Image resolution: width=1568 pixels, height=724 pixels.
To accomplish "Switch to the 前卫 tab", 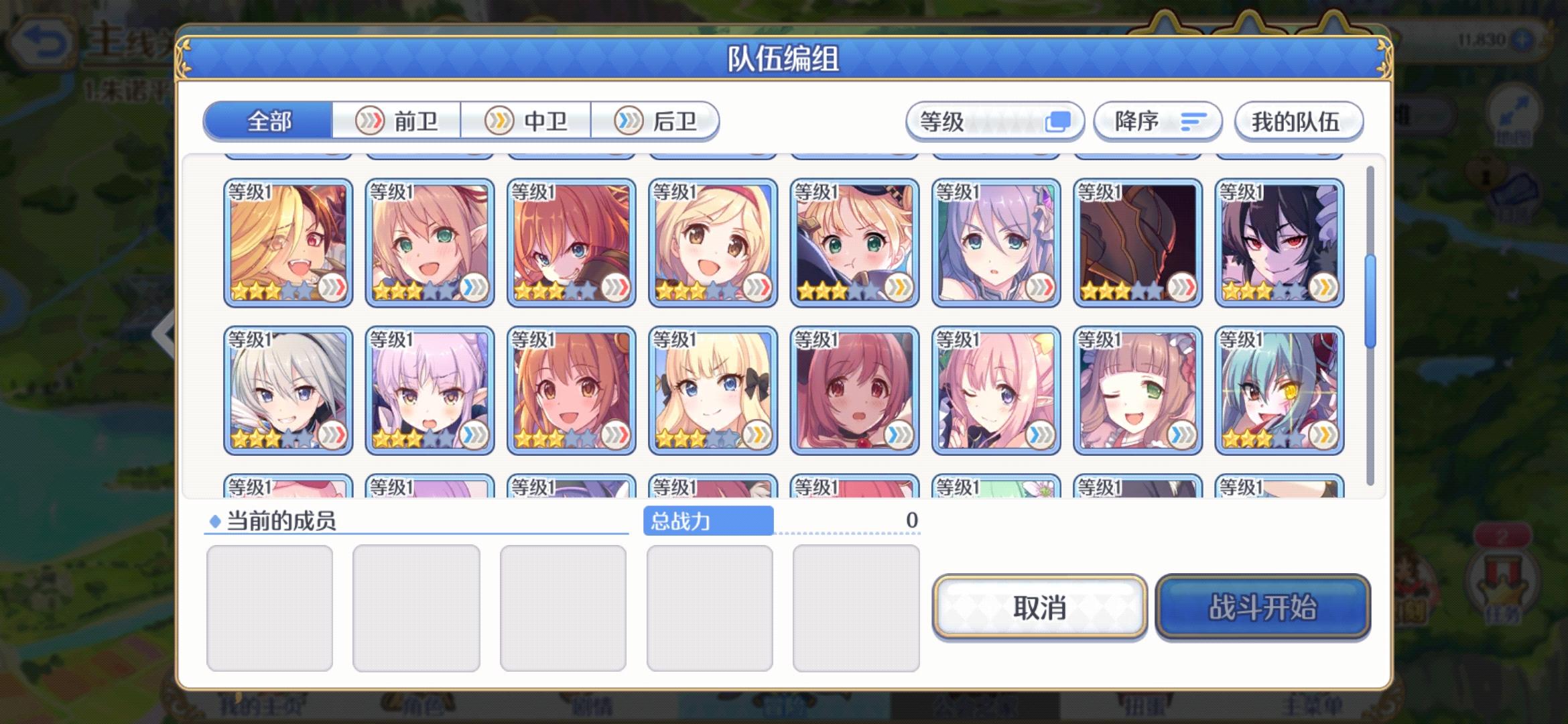I will (397, 121).
